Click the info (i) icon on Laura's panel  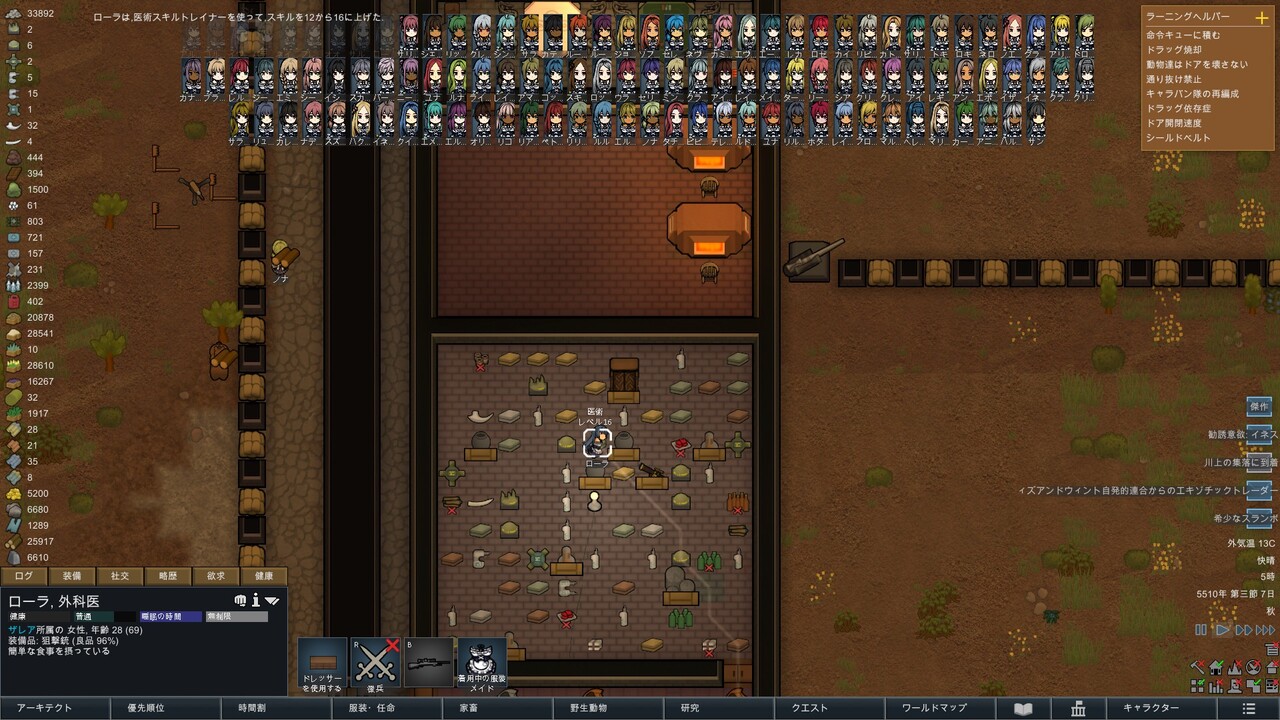(x=257, y=600)
